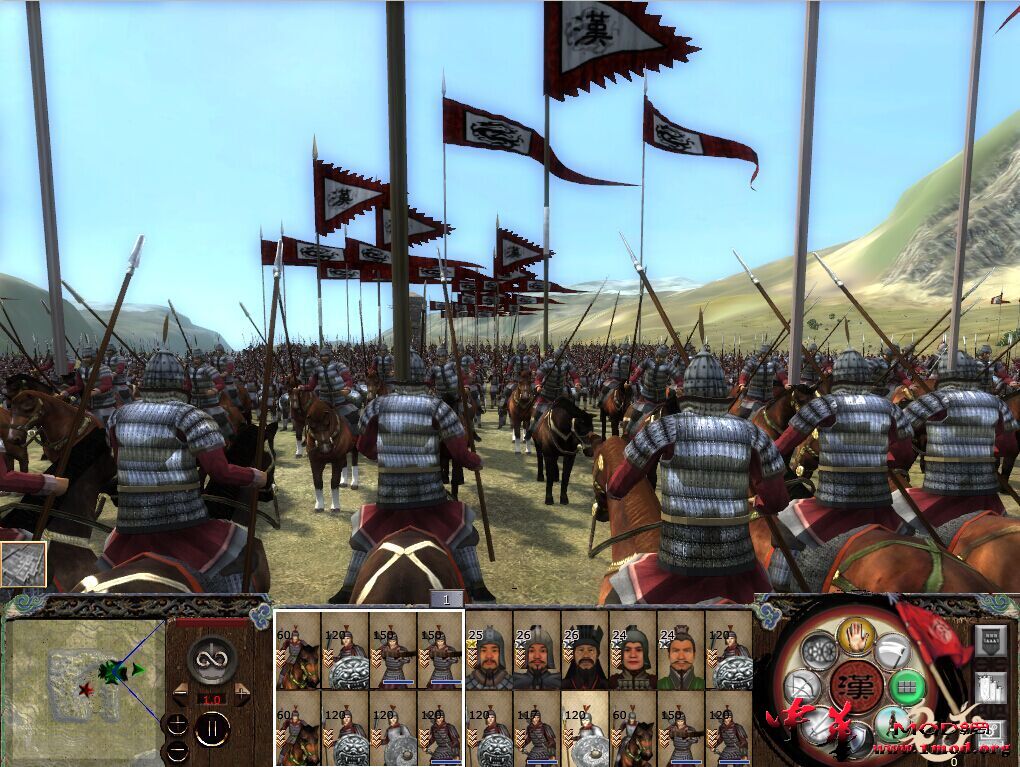Increase game speed with the plus arrow

[x=242, y=691]
